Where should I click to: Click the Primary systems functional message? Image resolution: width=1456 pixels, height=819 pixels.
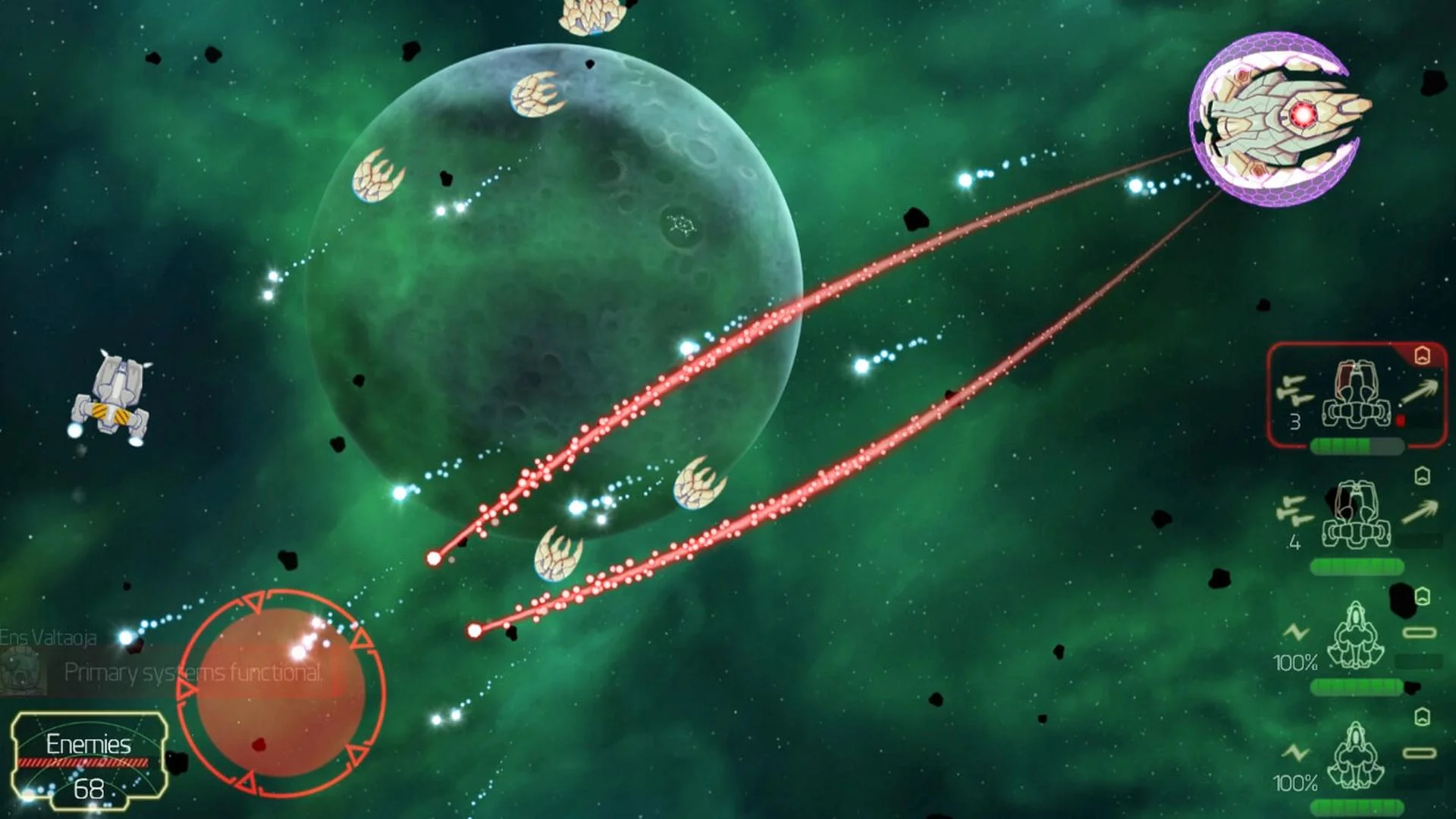click(x=193, y=670)
